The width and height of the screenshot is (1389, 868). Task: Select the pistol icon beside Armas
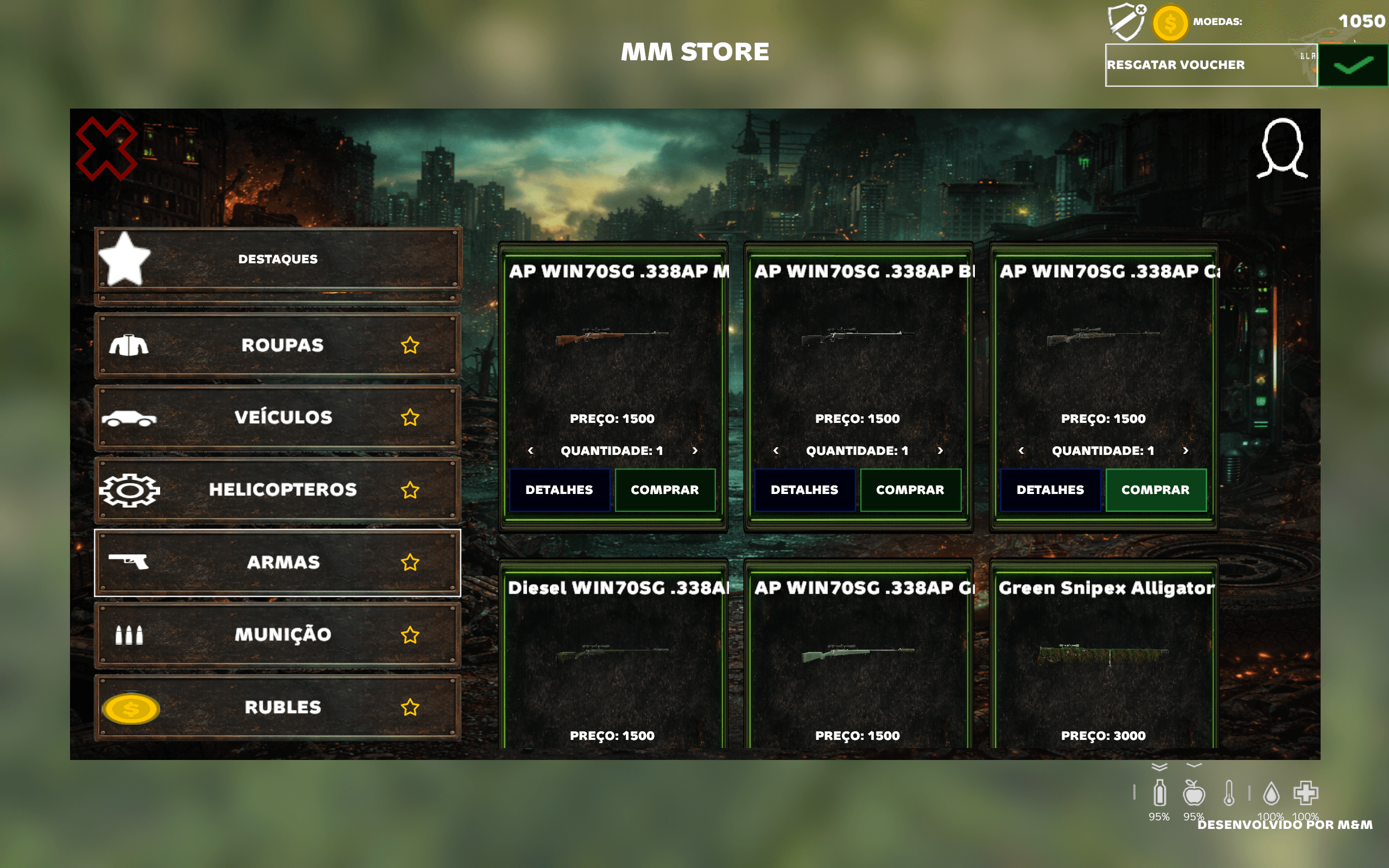130,562
